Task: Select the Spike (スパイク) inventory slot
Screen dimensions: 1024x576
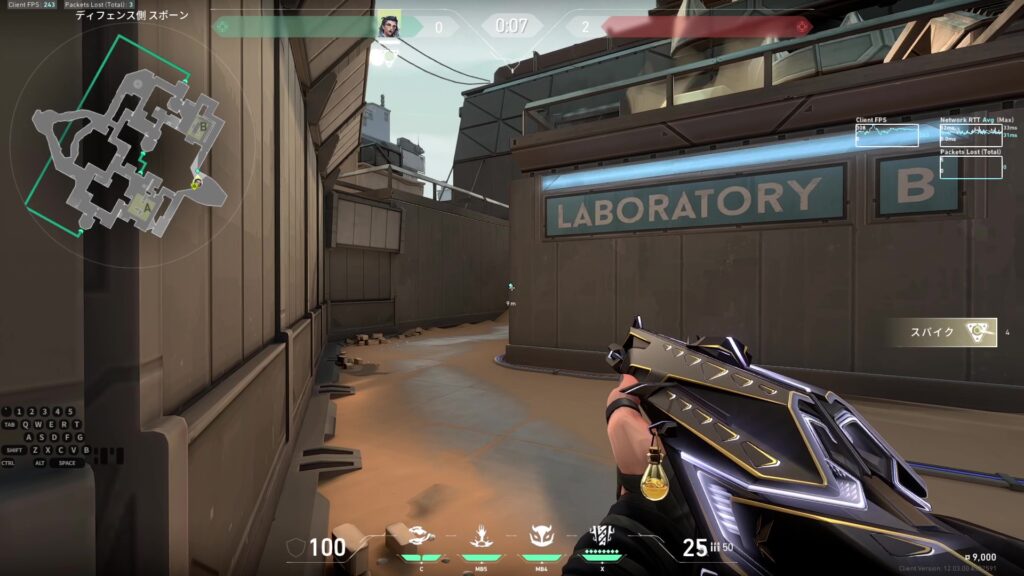Action: 945,332
